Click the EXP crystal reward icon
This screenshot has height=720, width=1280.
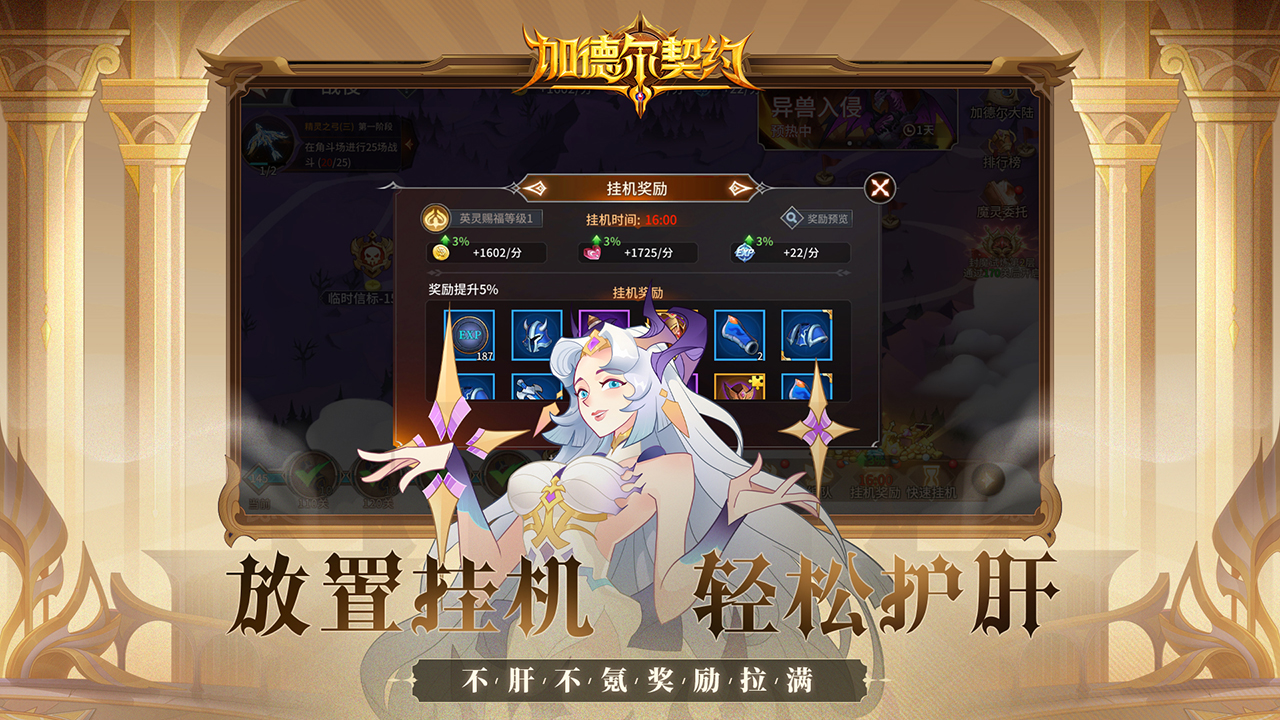743,253
